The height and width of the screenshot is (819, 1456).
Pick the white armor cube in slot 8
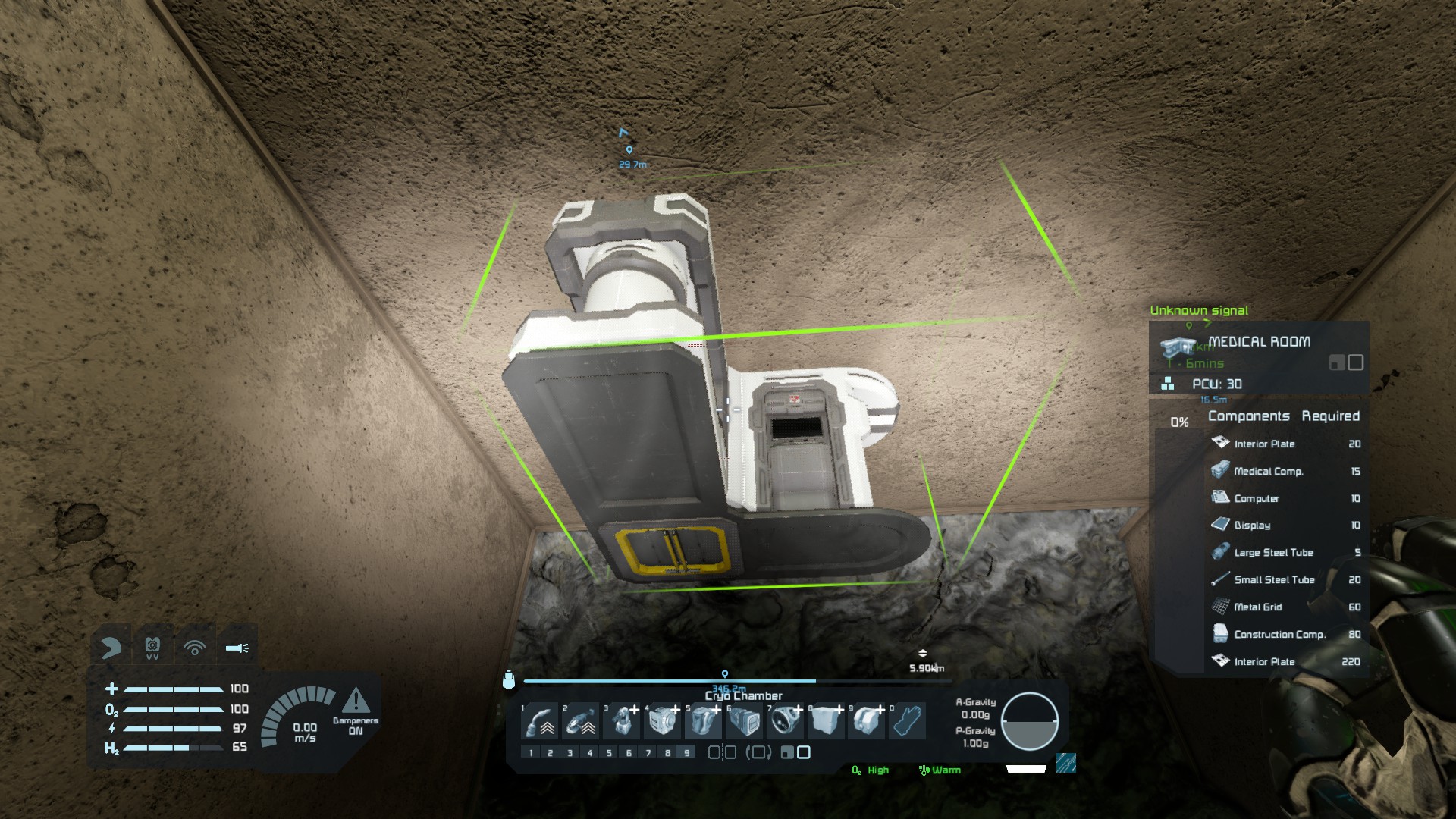827,721
